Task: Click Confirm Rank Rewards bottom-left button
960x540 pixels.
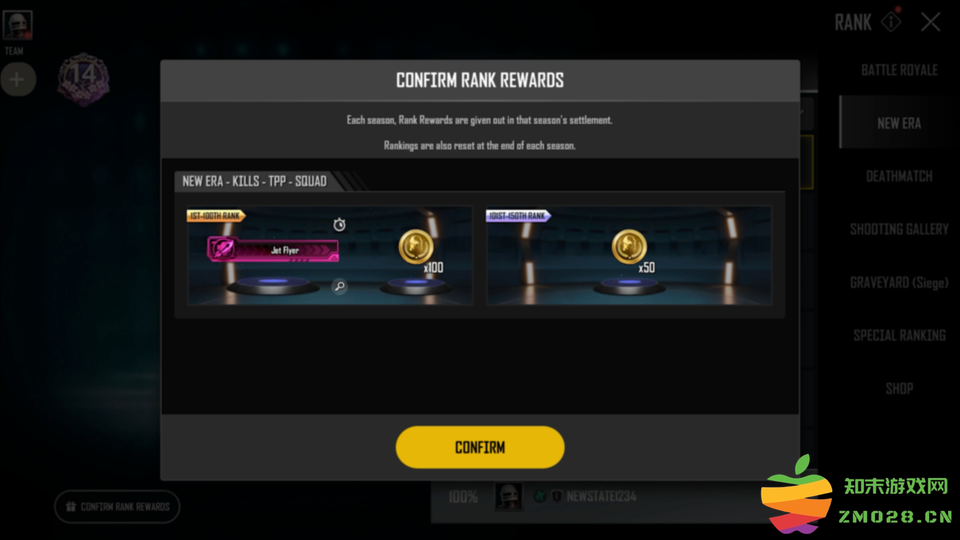Action: pyautogui.click(x=117, y=507)
